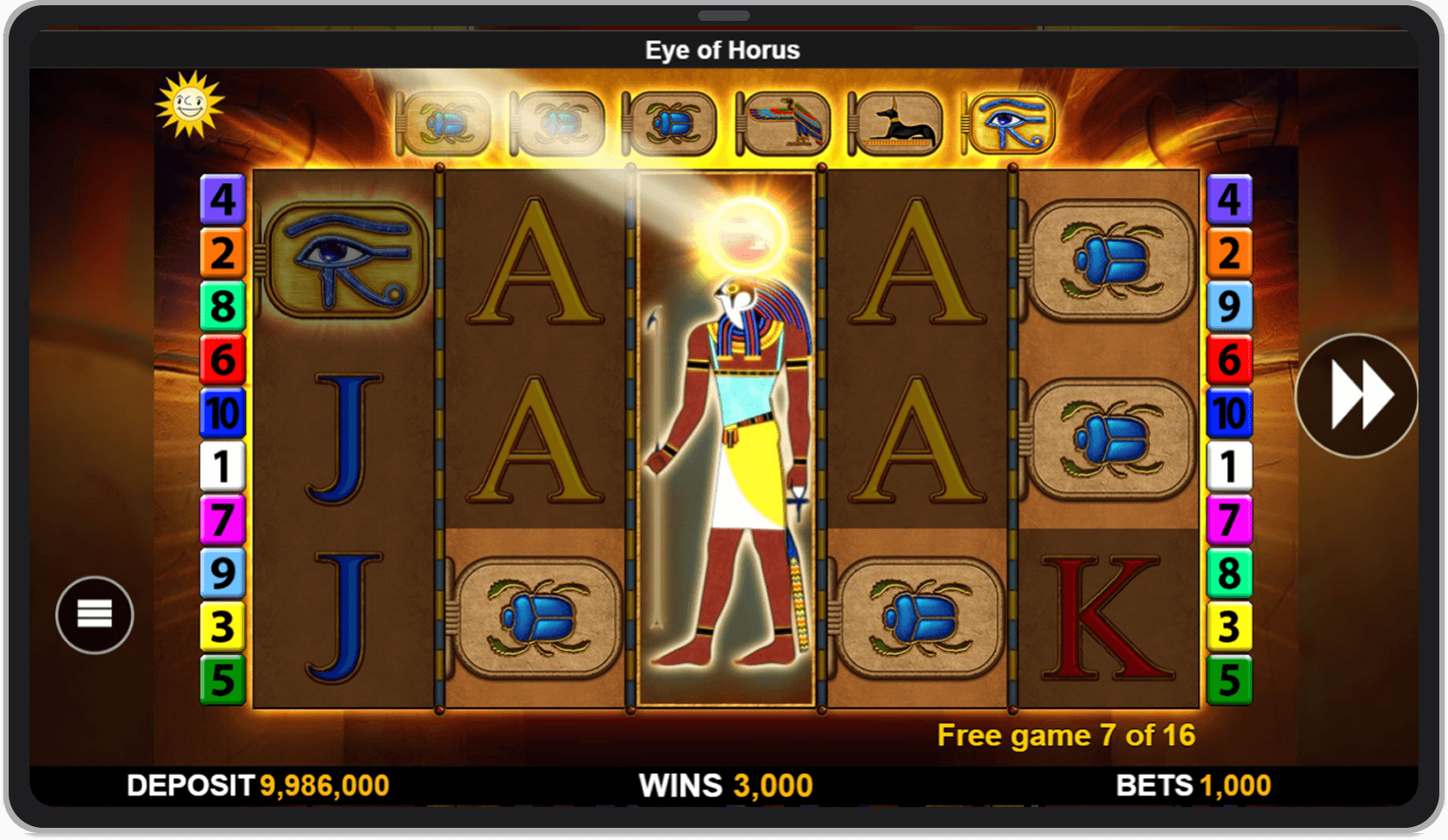Open the hamburger menu button
Viewport: 1448px width, 840px height.
[x=95, y=614]
